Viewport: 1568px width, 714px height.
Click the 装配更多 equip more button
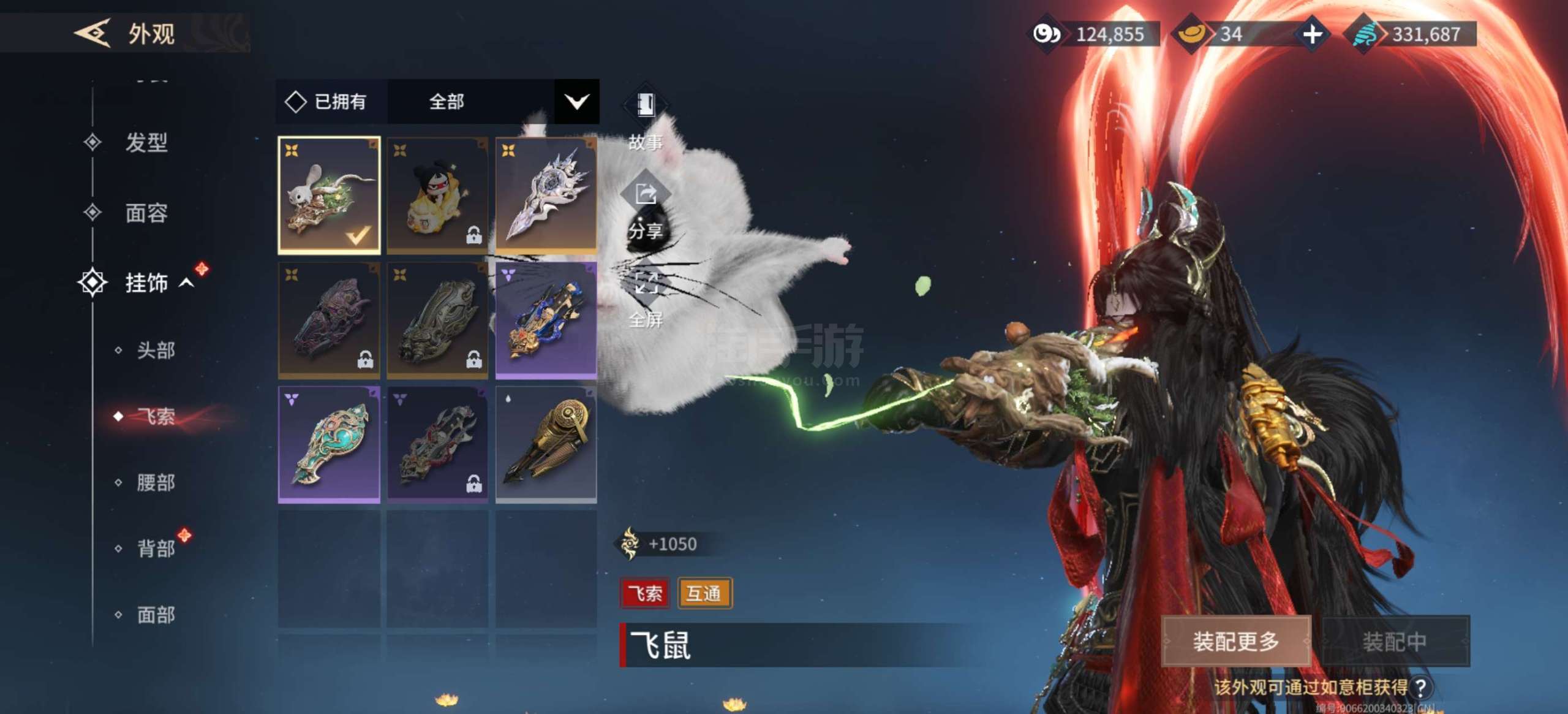[x=1235, y=641]
